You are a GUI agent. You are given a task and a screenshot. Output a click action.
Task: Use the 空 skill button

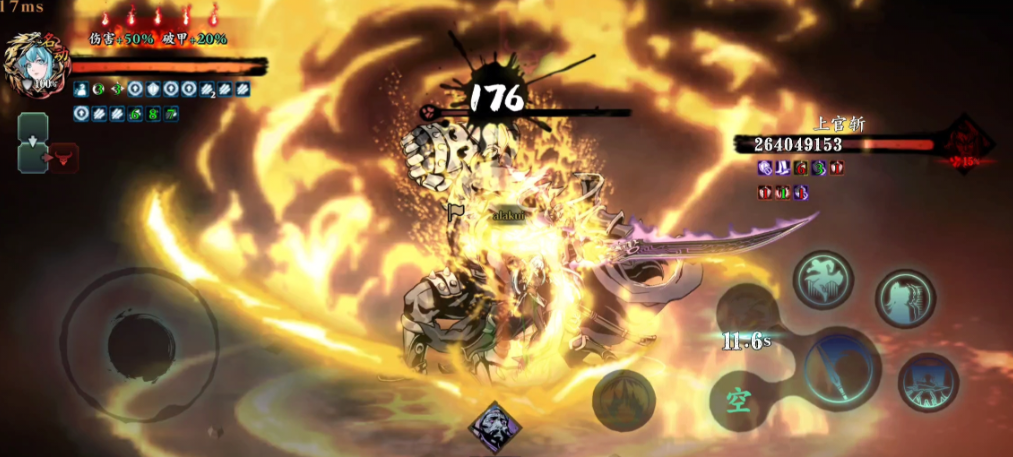click(739, 401)
